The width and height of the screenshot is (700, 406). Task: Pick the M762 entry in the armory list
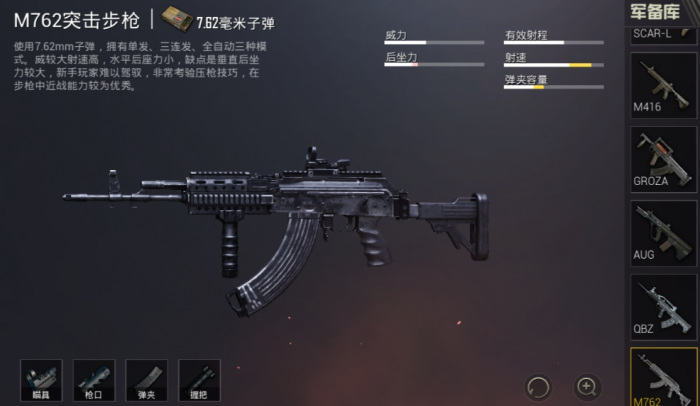[x=663, y=377]
